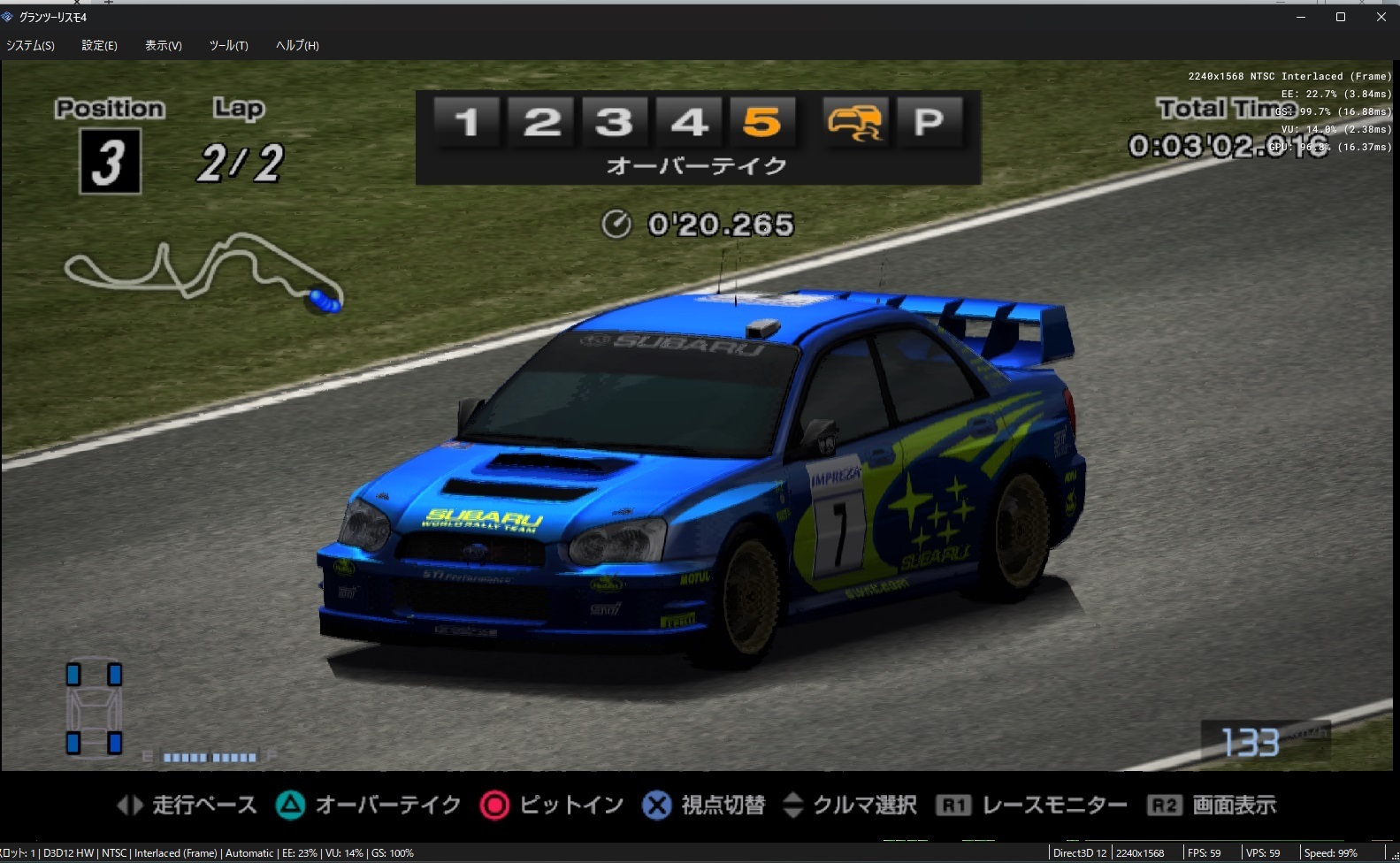Choose pace level 3
The image size is (1400, 863).
pos(615,121)
